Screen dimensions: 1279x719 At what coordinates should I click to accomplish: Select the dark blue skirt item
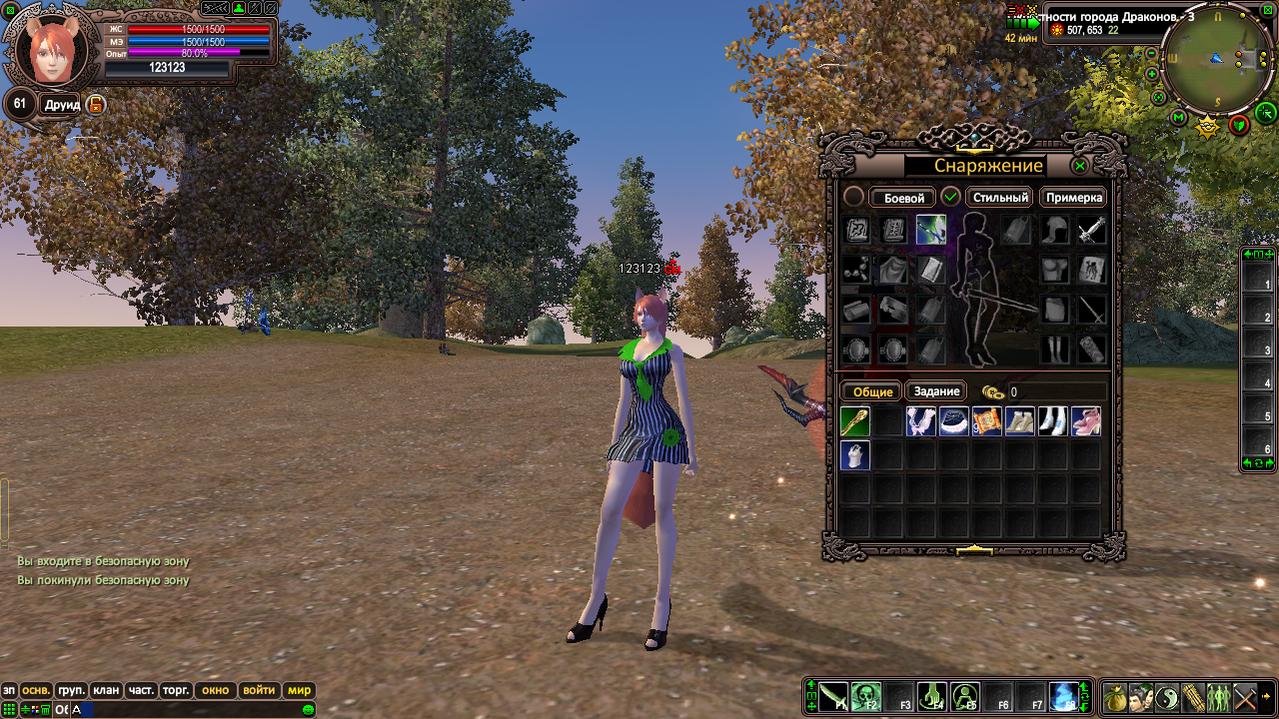[x=954, y=421]
